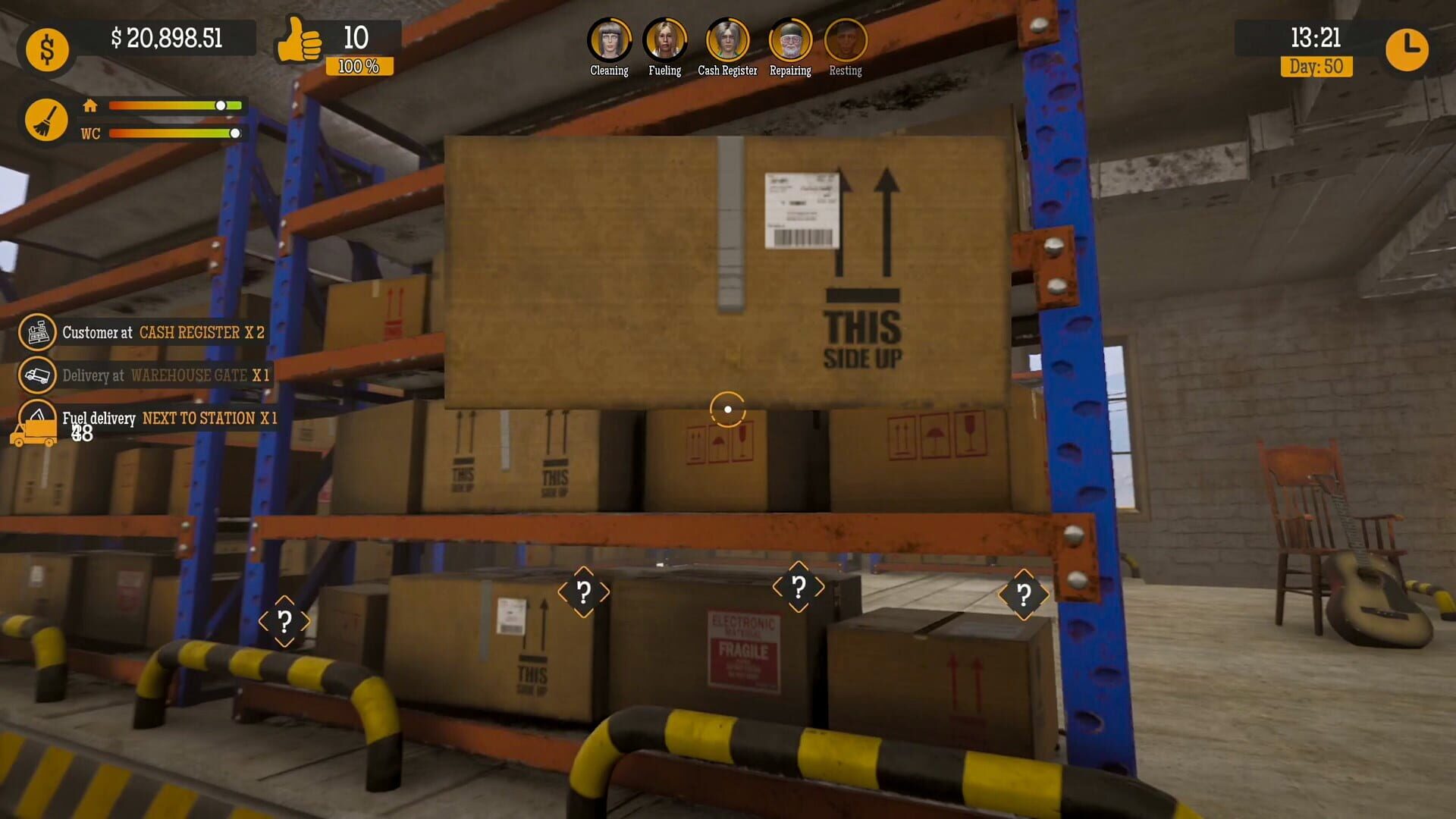Viewport: 1456px width, 819px height.
Task: Select the Cash Register employee tab
Action: 726,39
